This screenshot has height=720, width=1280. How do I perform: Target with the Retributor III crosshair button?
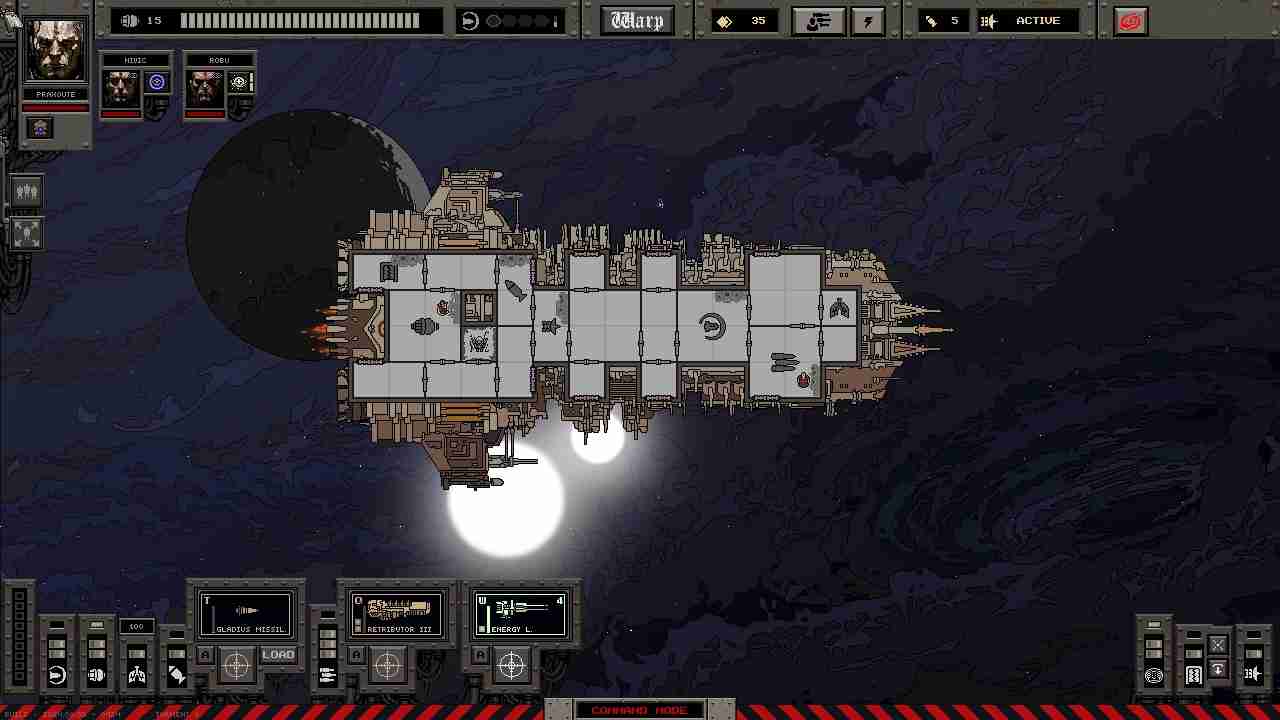387,664
